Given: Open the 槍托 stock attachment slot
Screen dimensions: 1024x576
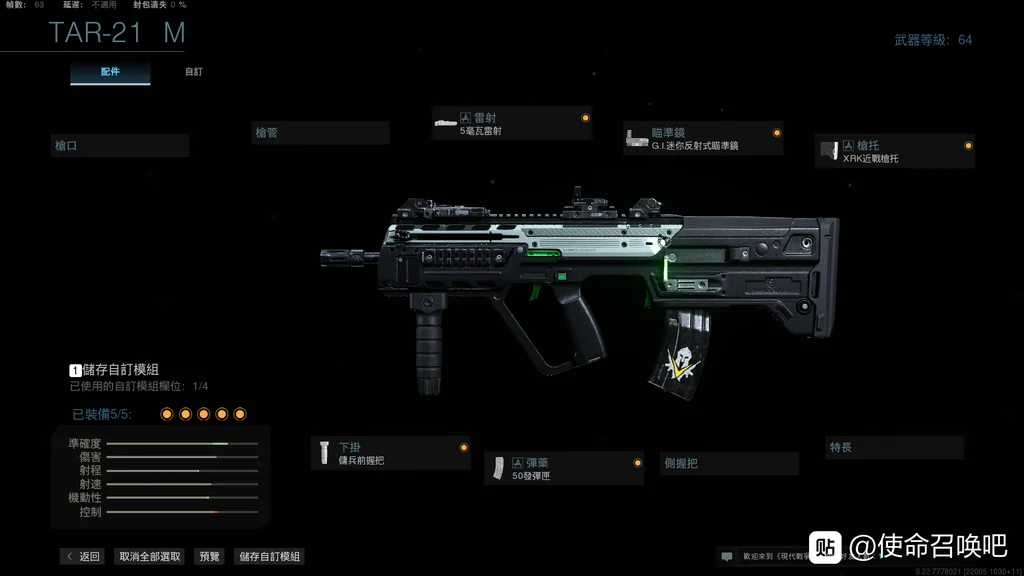Looking at the screenshot, I should point(894,151).
